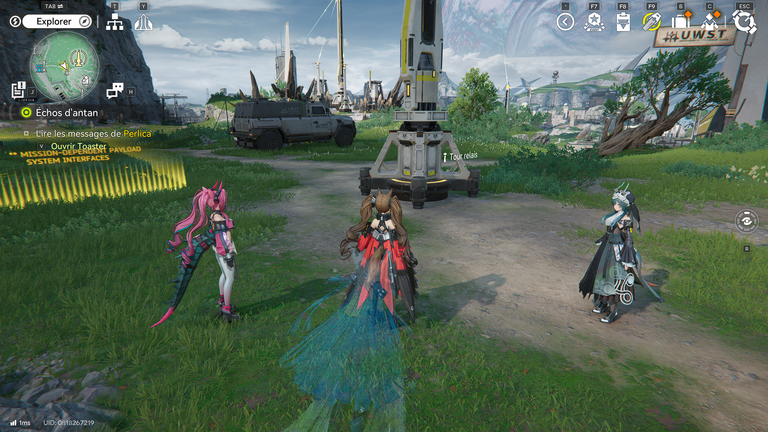Open the star badge events icon
This screenshot has height=432, width=768.
tap(594, 22)
